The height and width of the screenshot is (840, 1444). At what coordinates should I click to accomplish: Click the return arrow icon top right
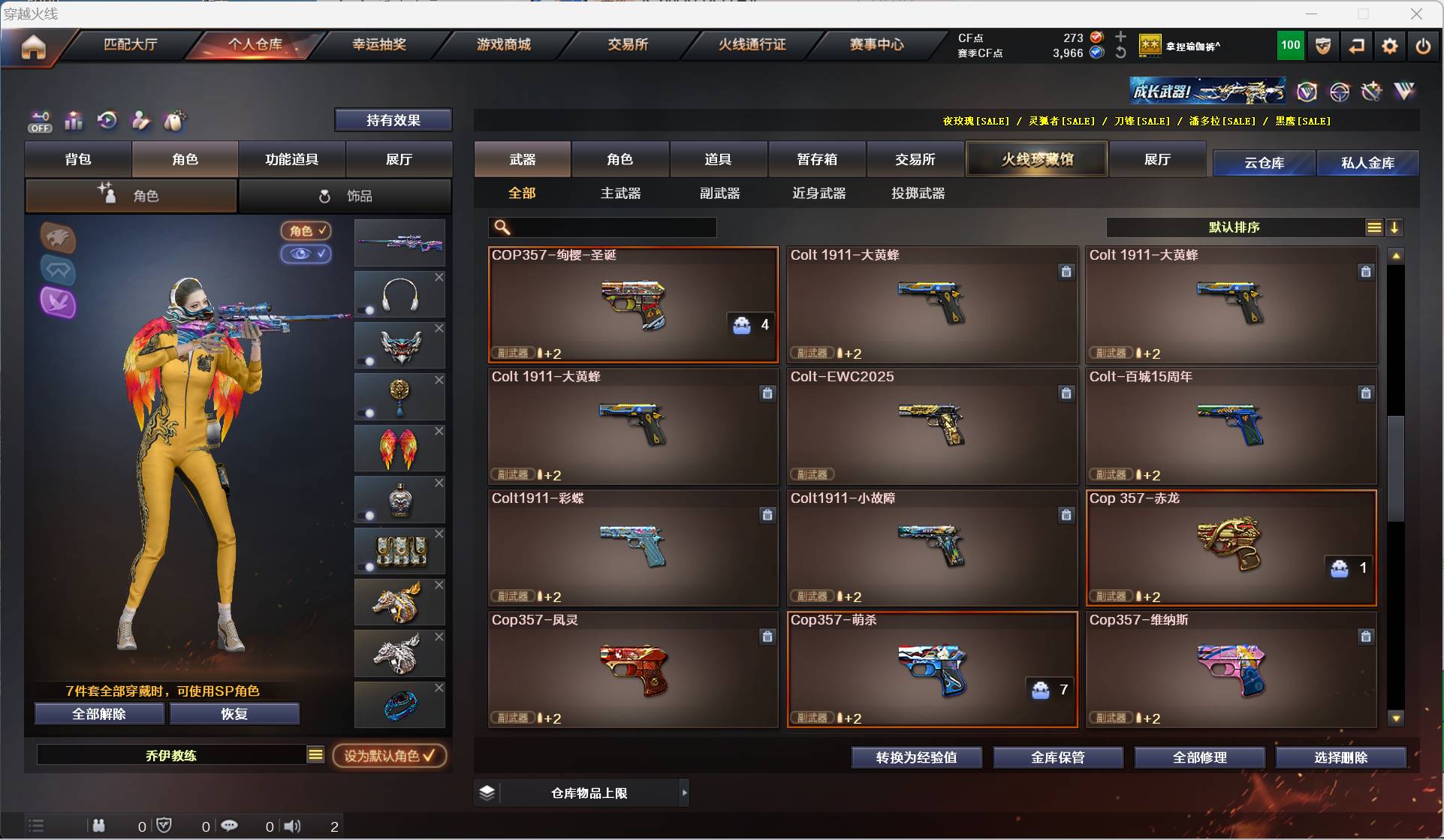click(1355, 46)
